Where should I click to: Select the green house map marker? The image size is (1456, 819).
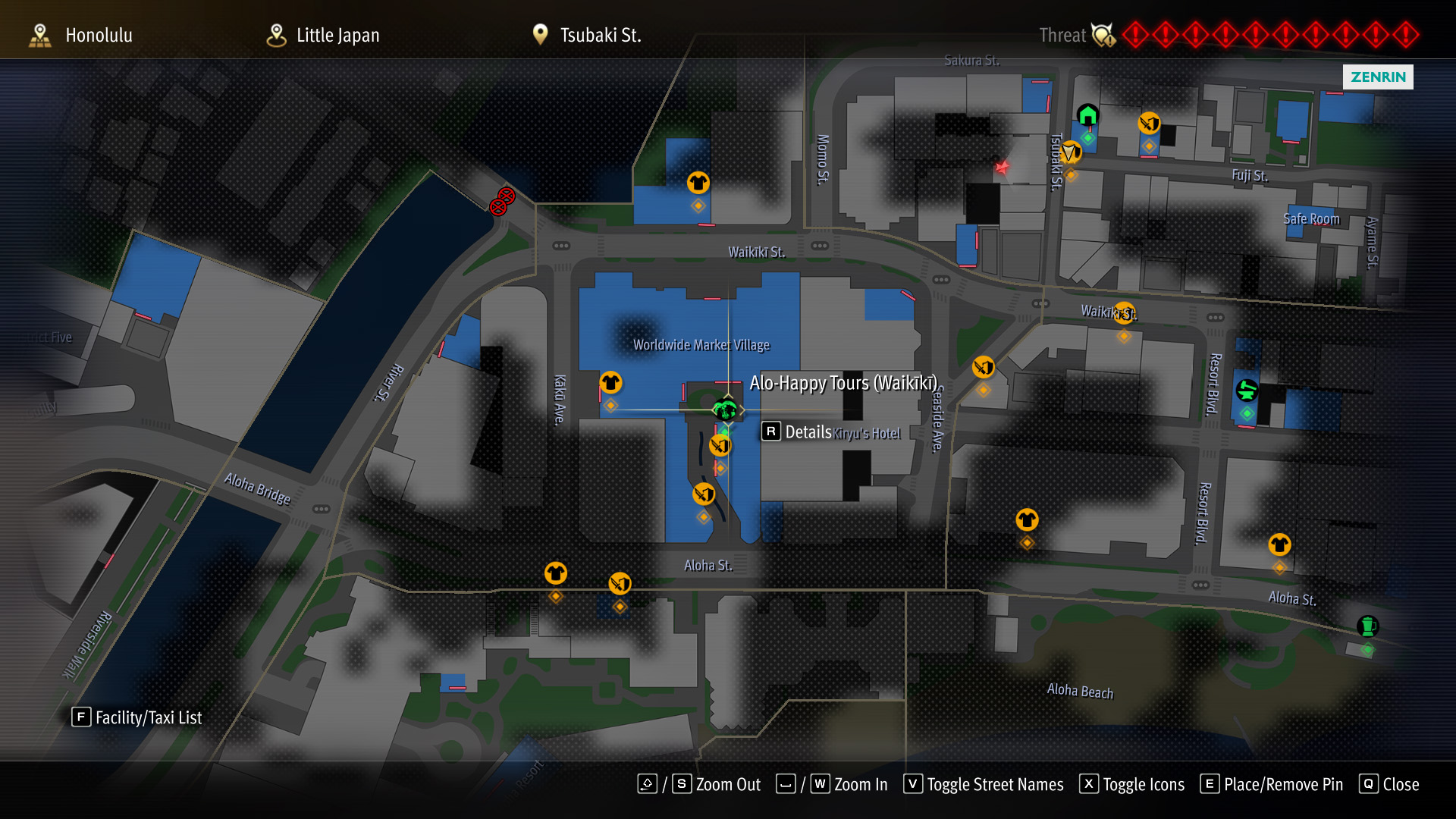1087,115
